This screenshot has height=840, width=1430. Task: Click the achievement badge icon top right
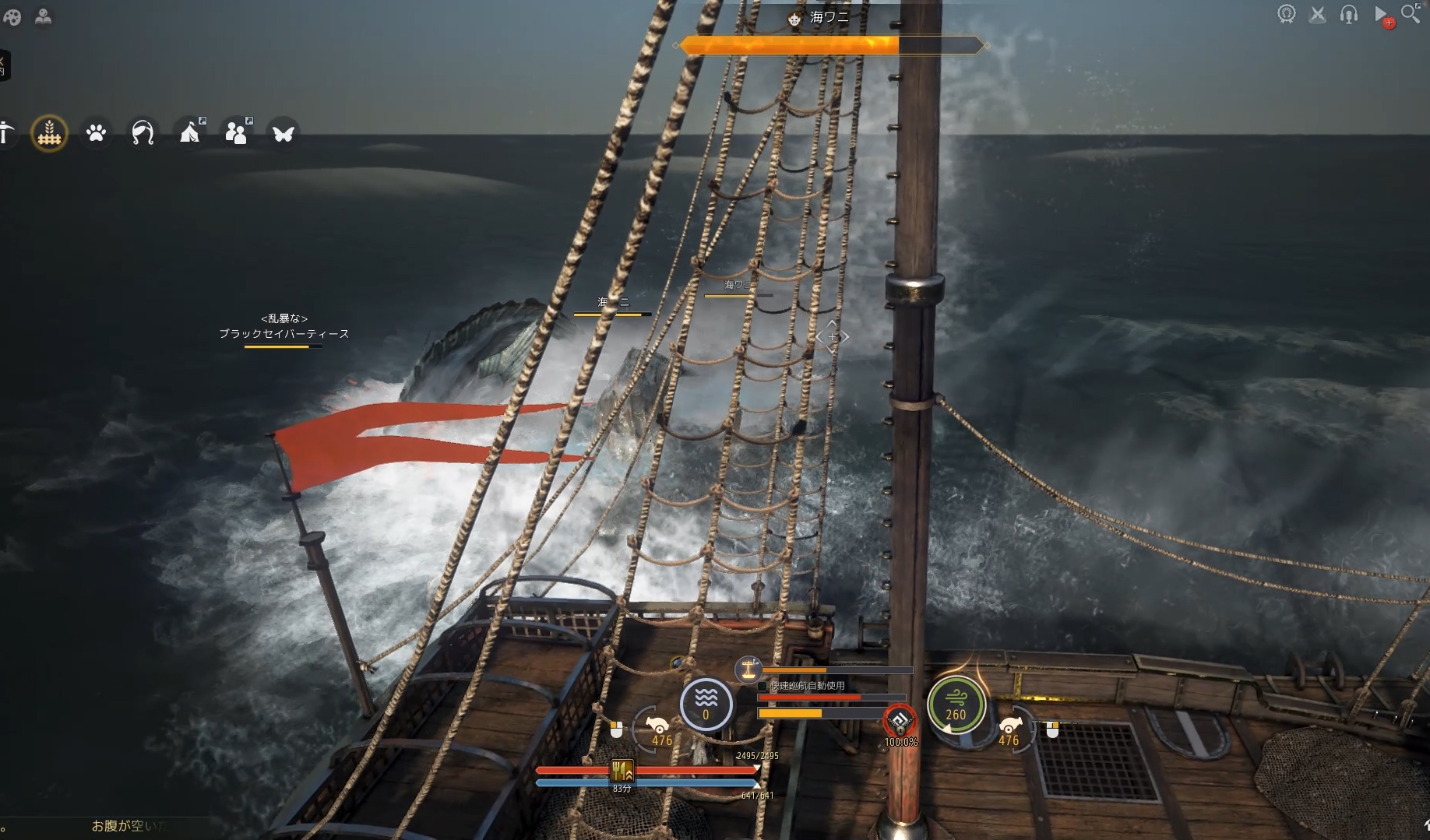[1287, 13]
